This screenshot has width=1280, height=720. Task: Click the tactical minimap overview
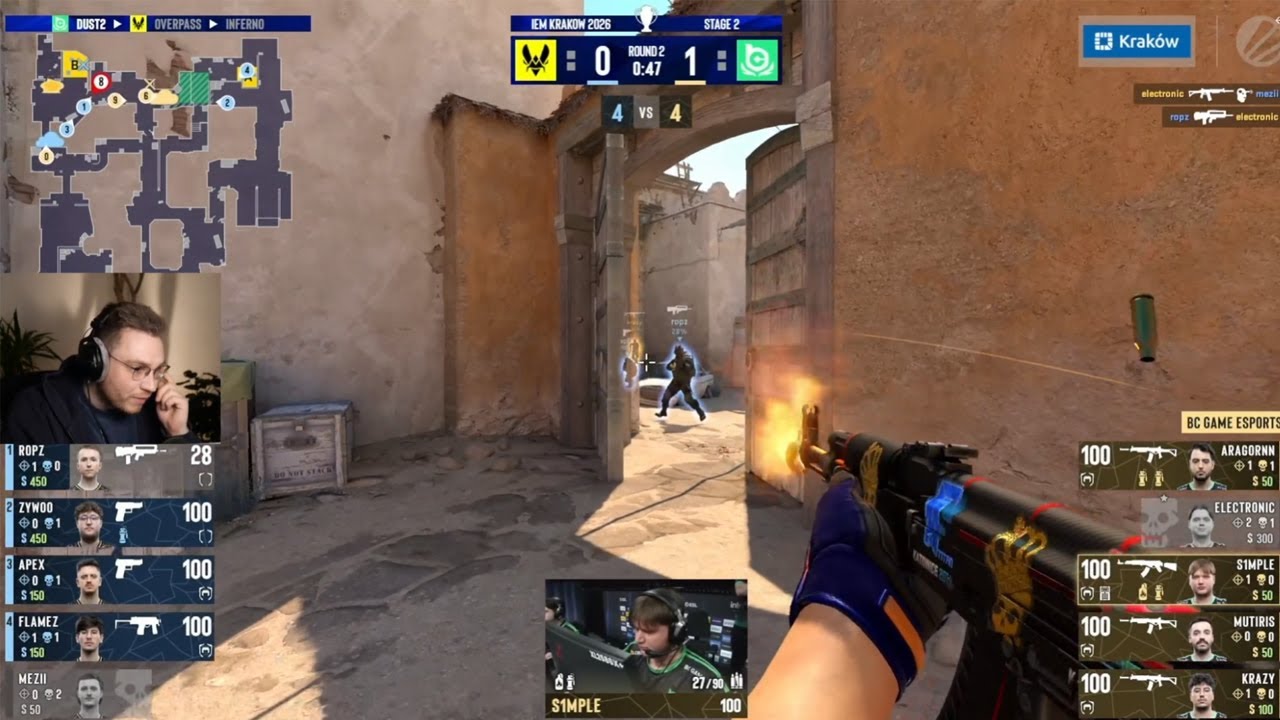160,152
